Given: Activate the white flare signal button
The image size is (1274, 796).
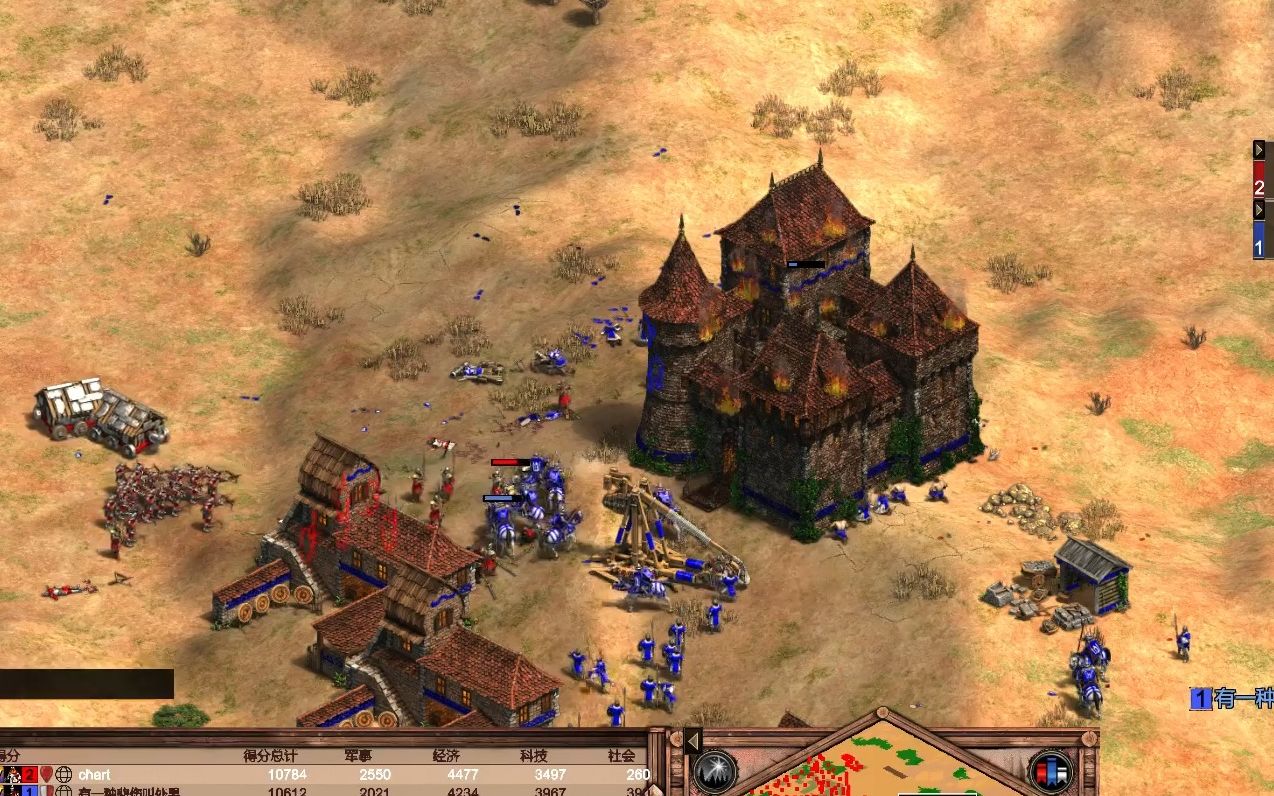Looking at the screenshot, I should click(715, 771).
